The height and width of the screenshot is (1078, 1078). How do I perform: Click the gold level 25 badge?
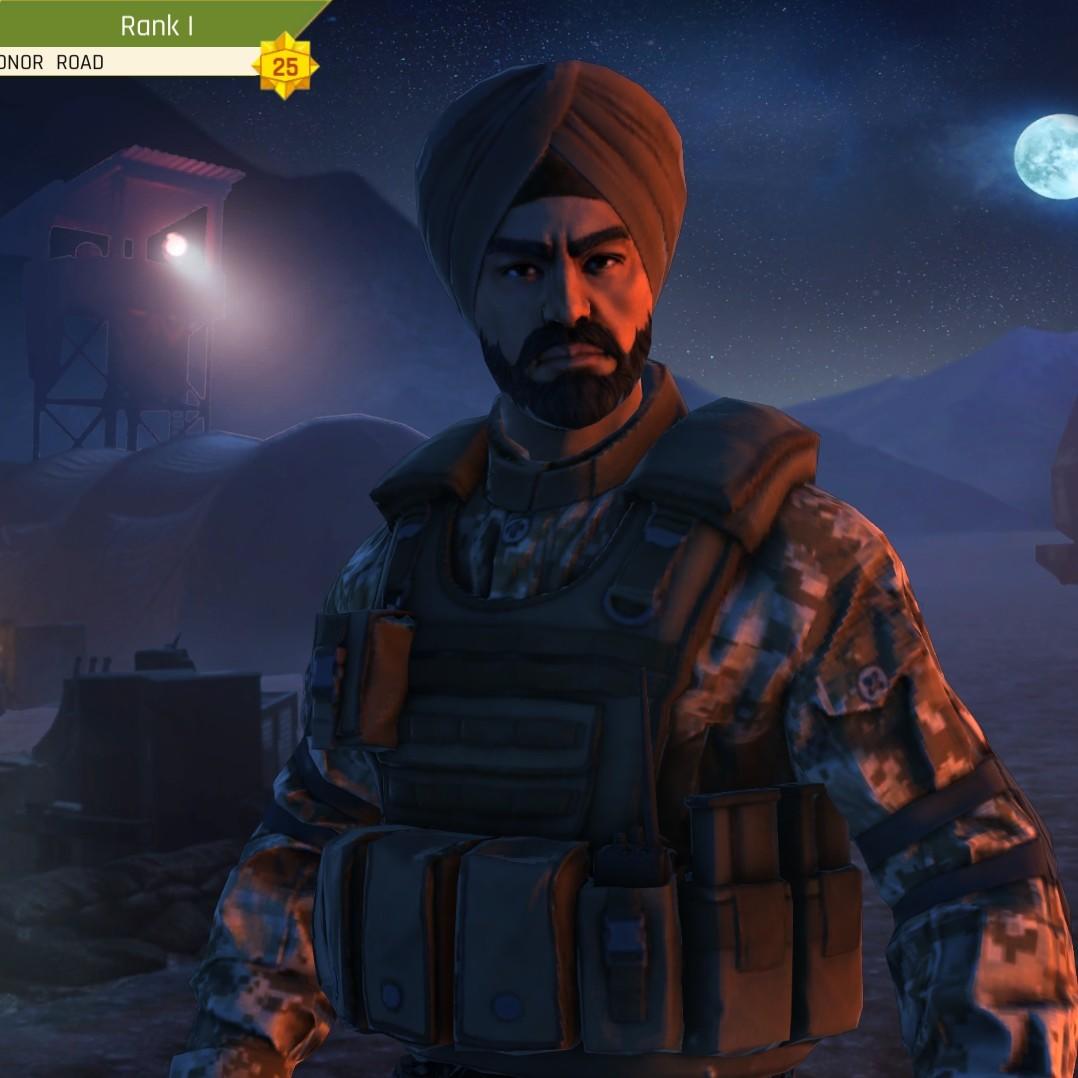285,67
